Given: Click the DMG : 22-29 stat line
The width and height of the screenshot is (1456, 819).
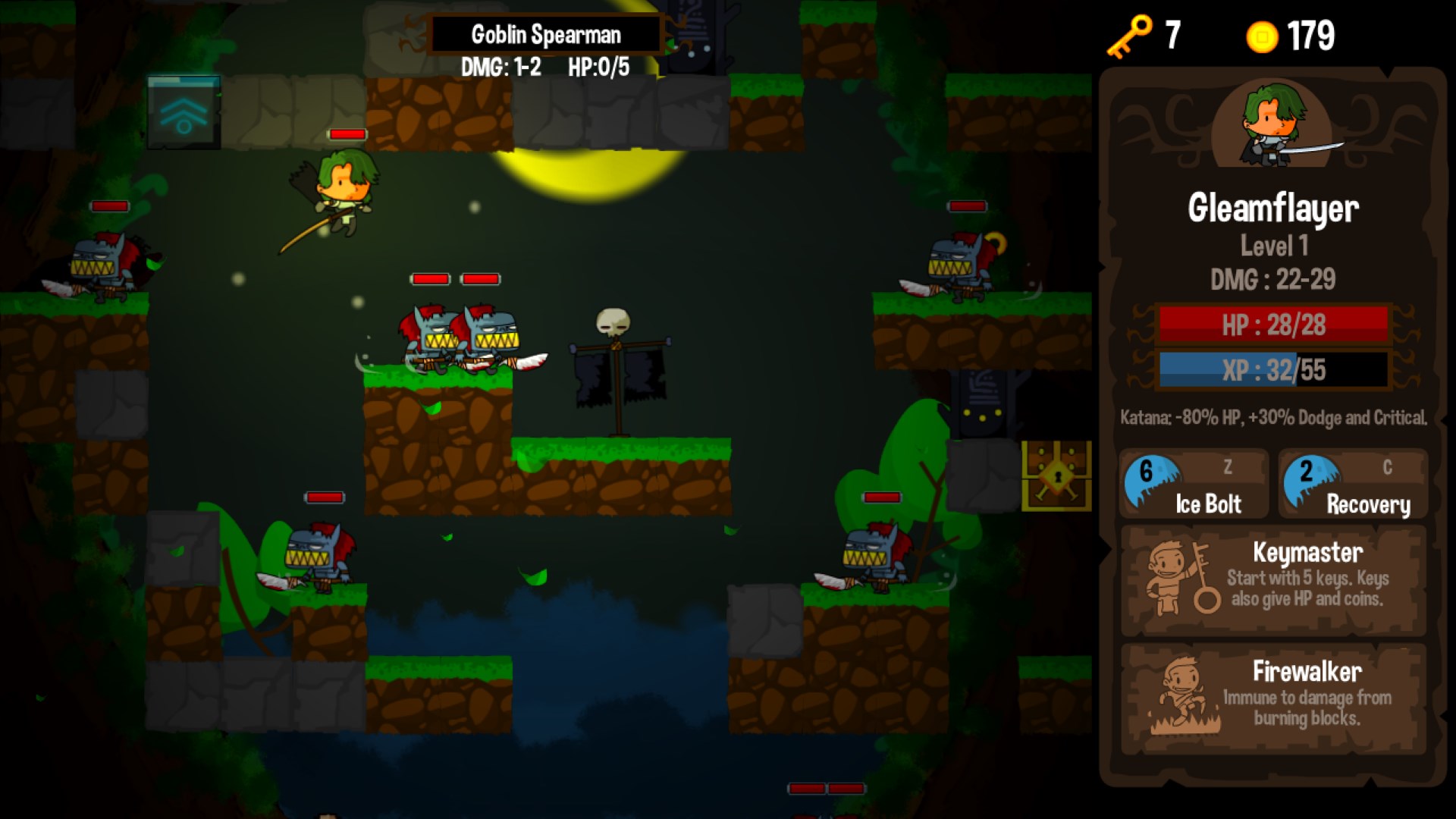Looking at the screenshot, I should (1272, 279).
